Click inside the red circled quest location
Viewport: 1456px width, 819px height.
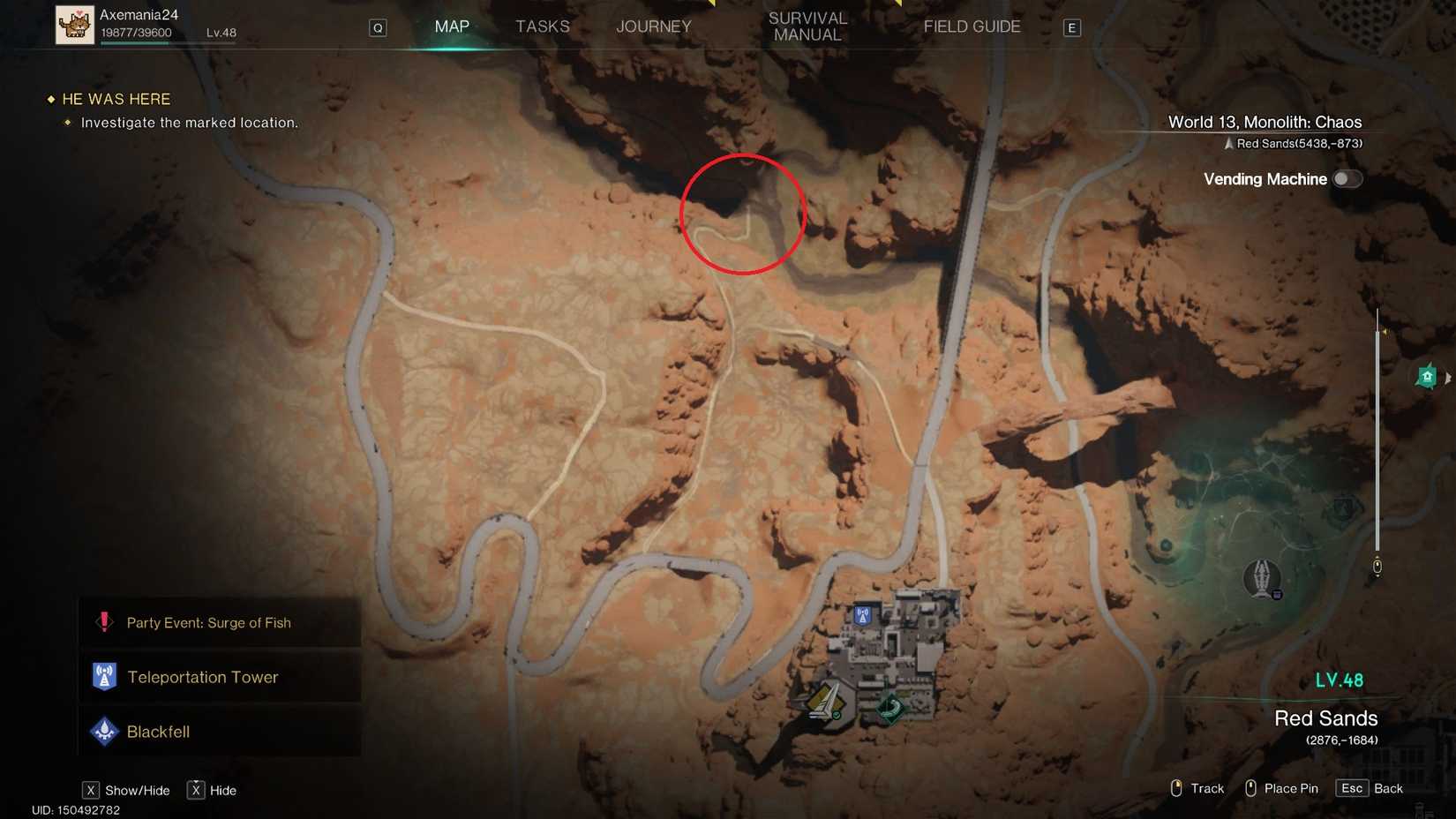tap(743, 214)
